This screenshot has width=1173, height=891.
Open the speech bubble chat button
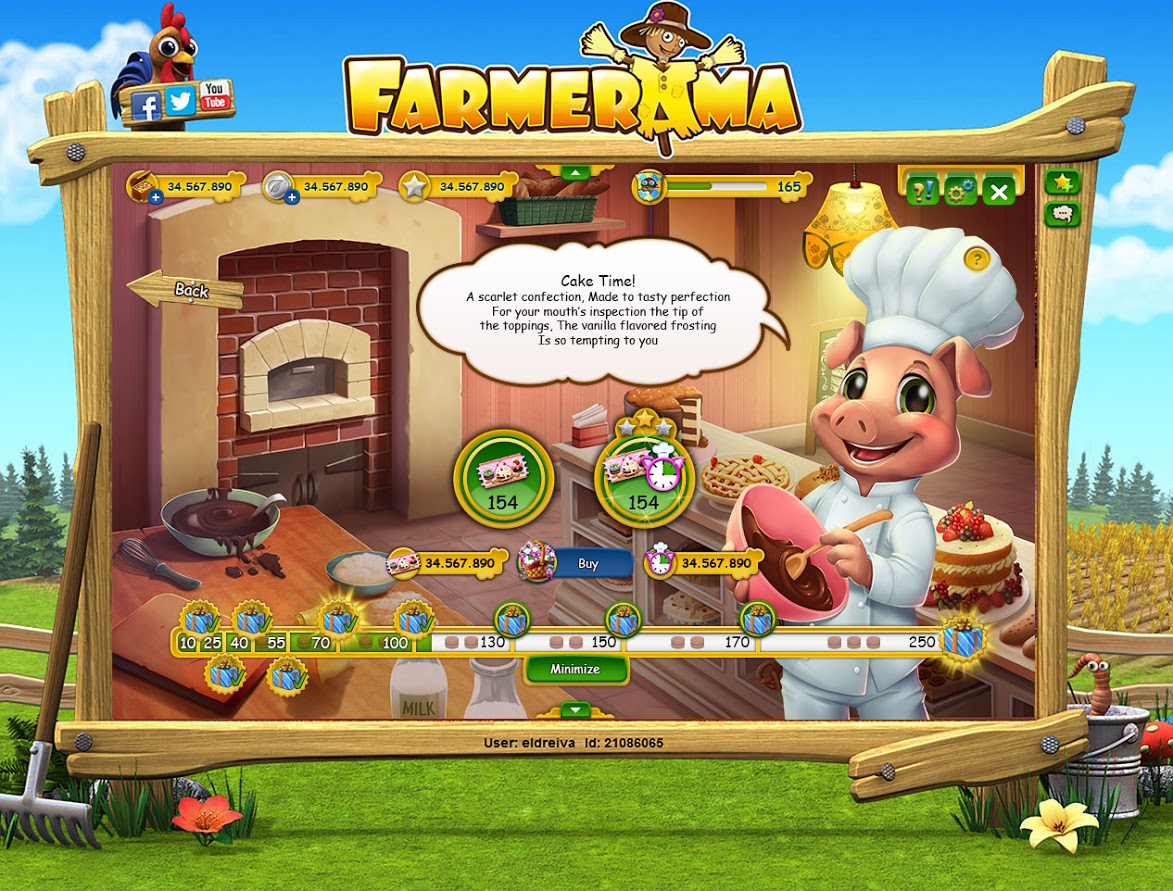[1061, 214]
